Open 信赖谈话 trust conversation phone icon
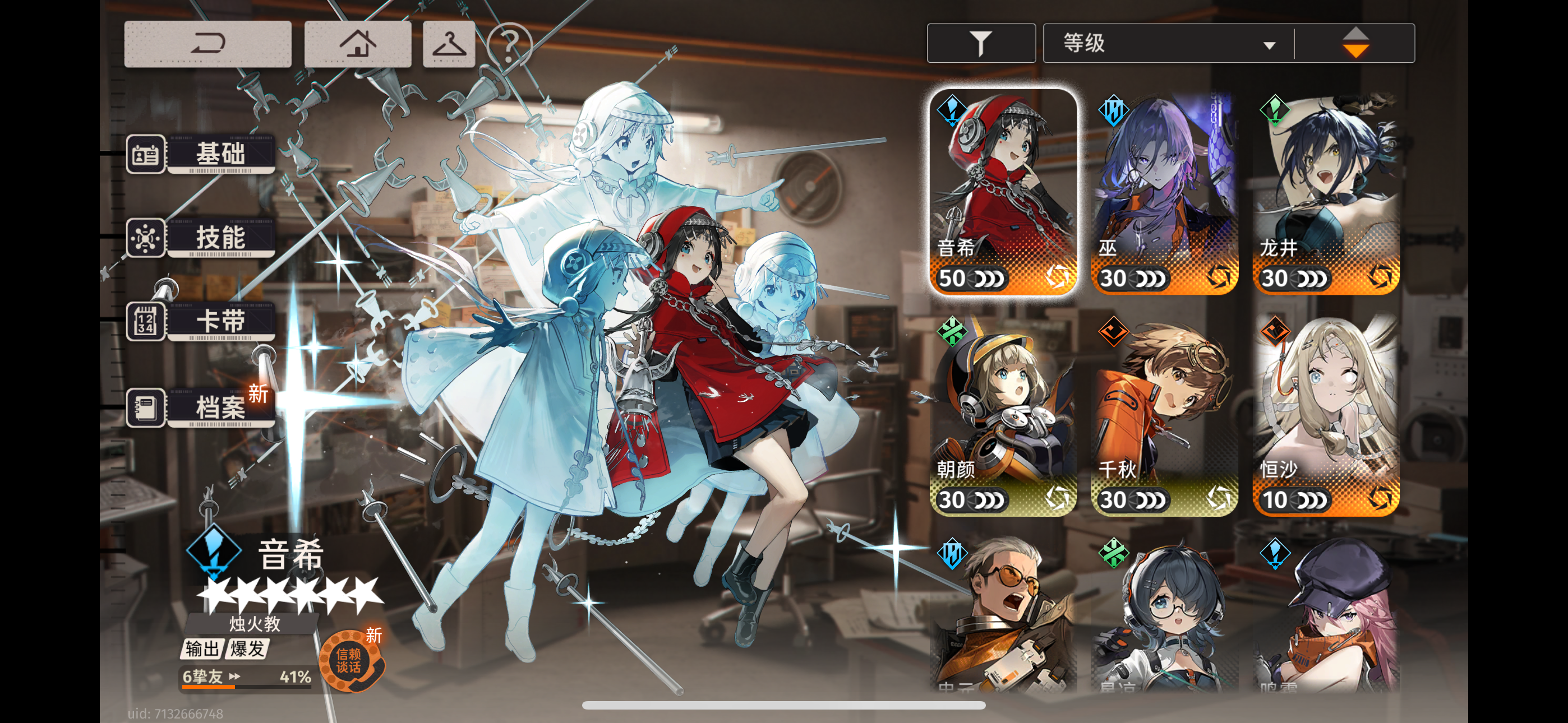 point(352,659)
